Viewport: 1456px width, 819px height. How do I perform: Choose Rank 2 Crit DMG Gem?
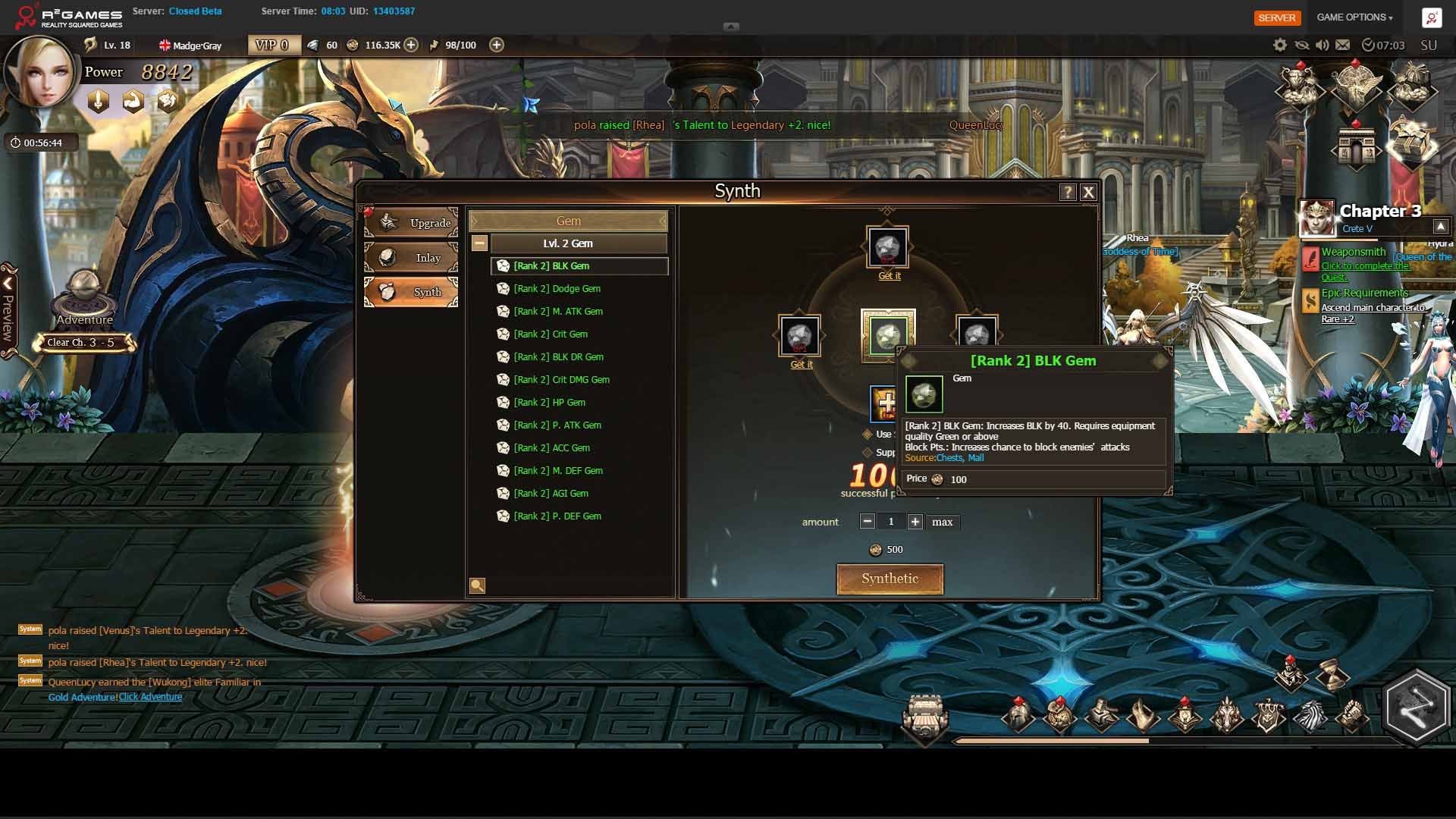tap(561, 380)
